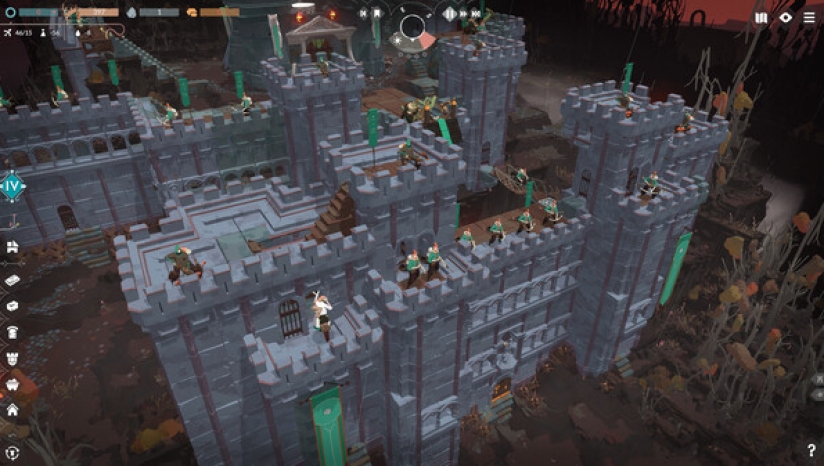Open the codex book icon

[762, 17]
